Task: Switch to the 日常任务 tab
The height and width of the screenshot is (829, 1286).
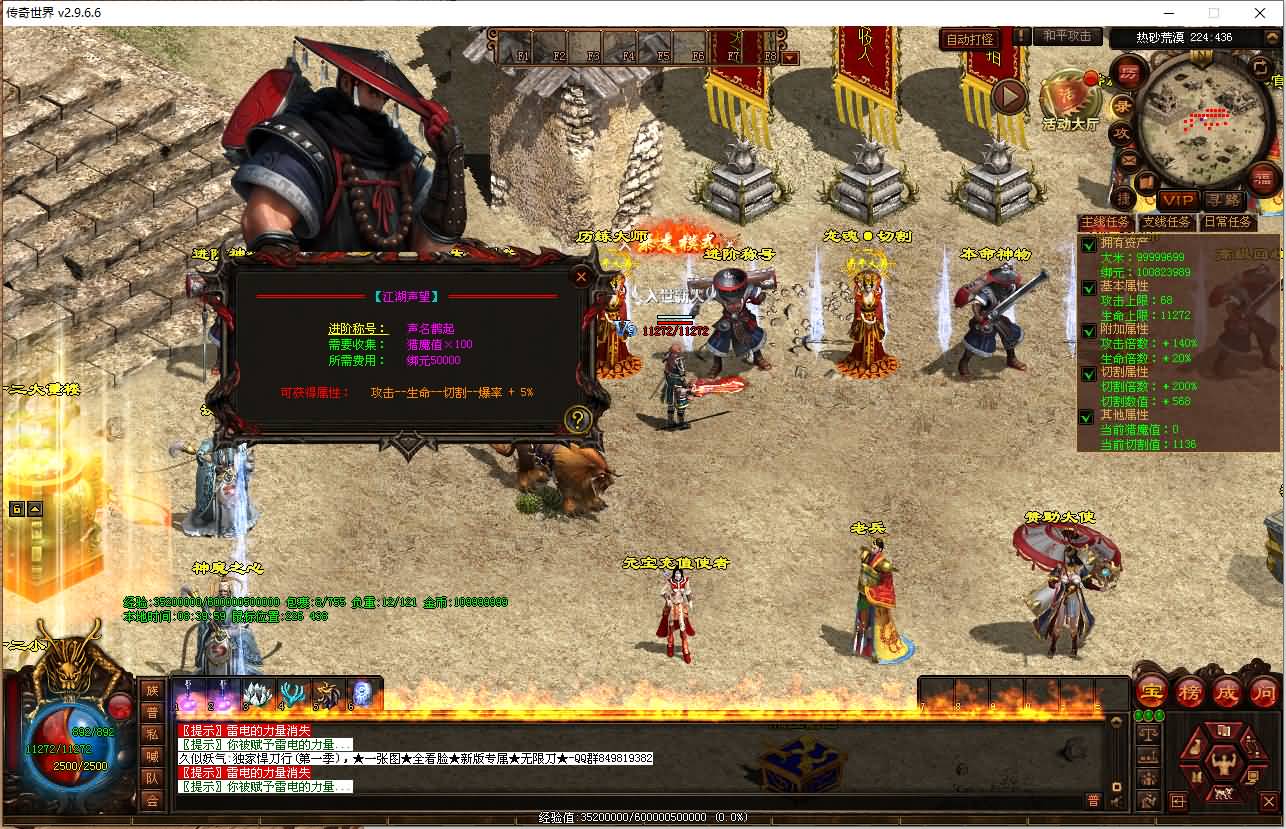Action: click(x=1227, y=222)
